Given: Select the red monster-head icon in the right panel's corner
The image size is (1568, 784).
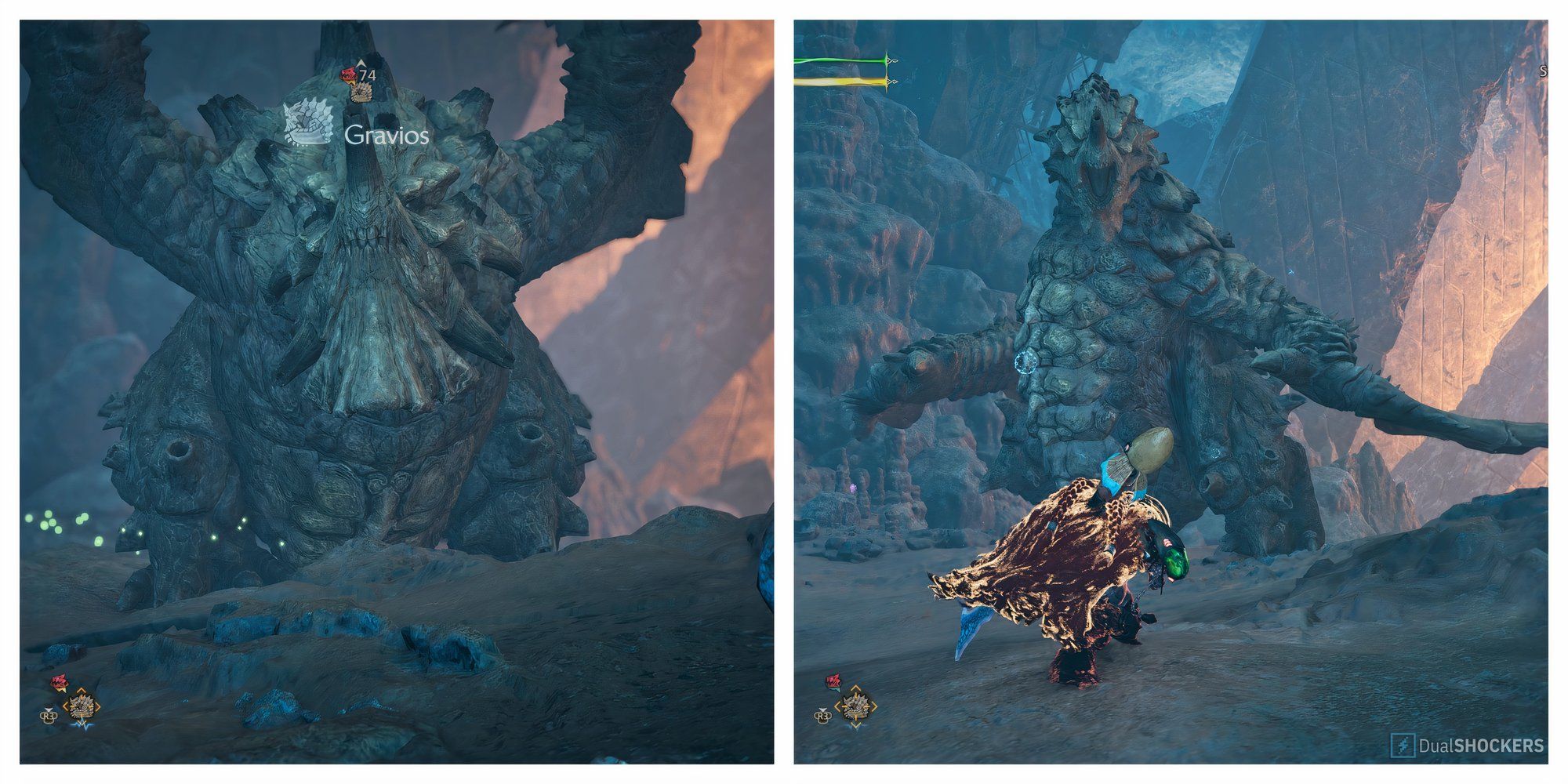Looking at the screenshot, I should 833,681.
